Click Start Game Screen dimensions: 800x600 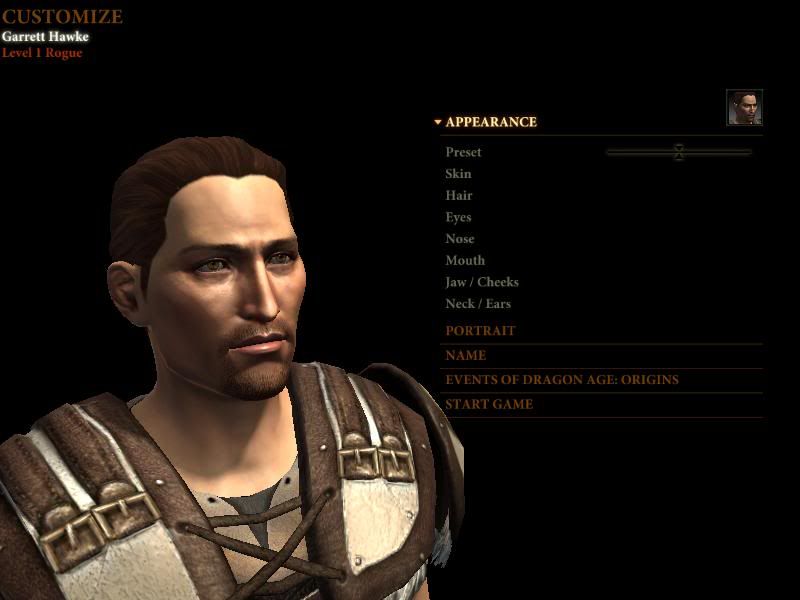(x=489, y=405)
